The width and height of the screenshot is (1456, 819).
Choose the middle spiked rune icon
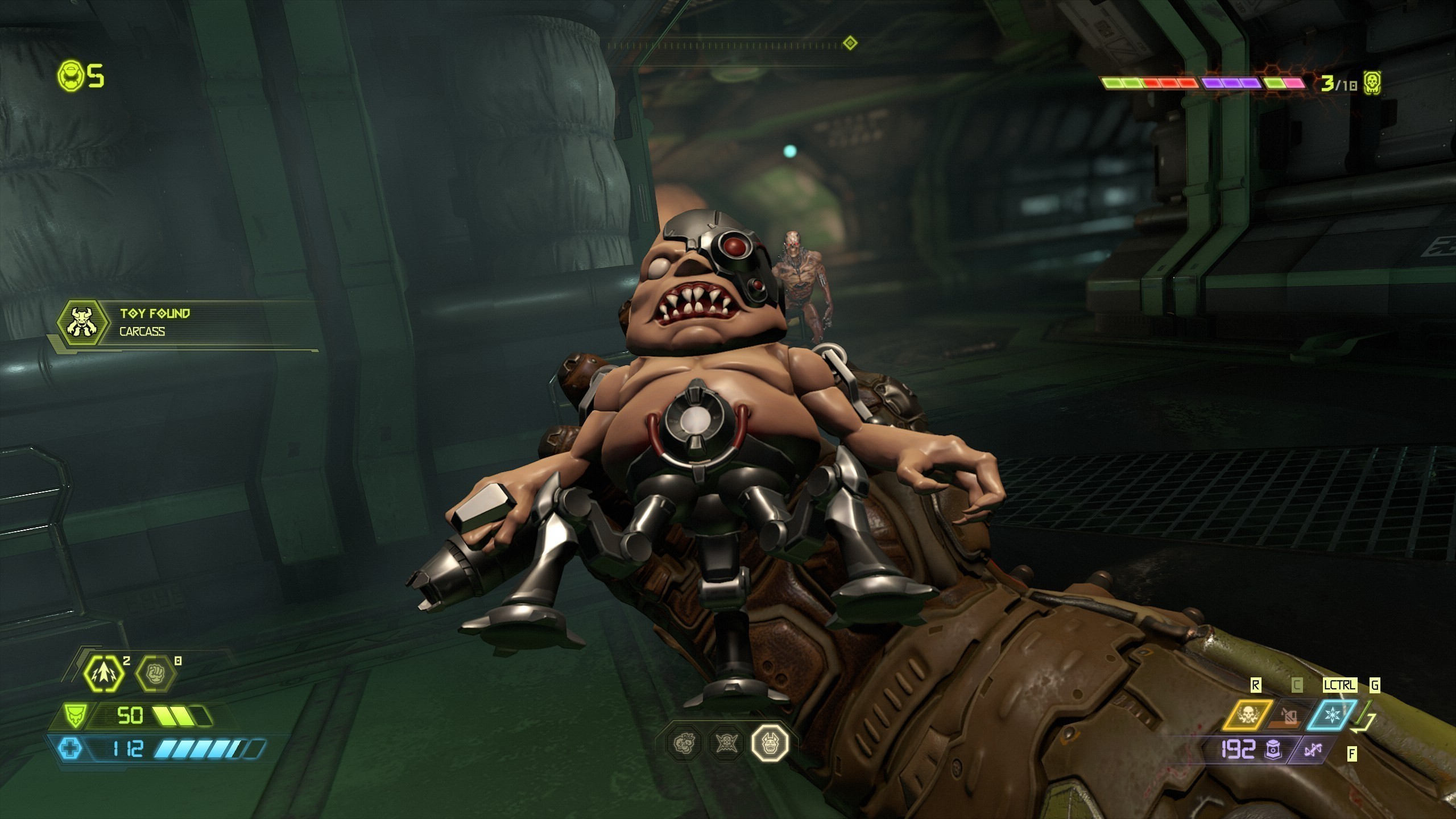tap(727, 742)
